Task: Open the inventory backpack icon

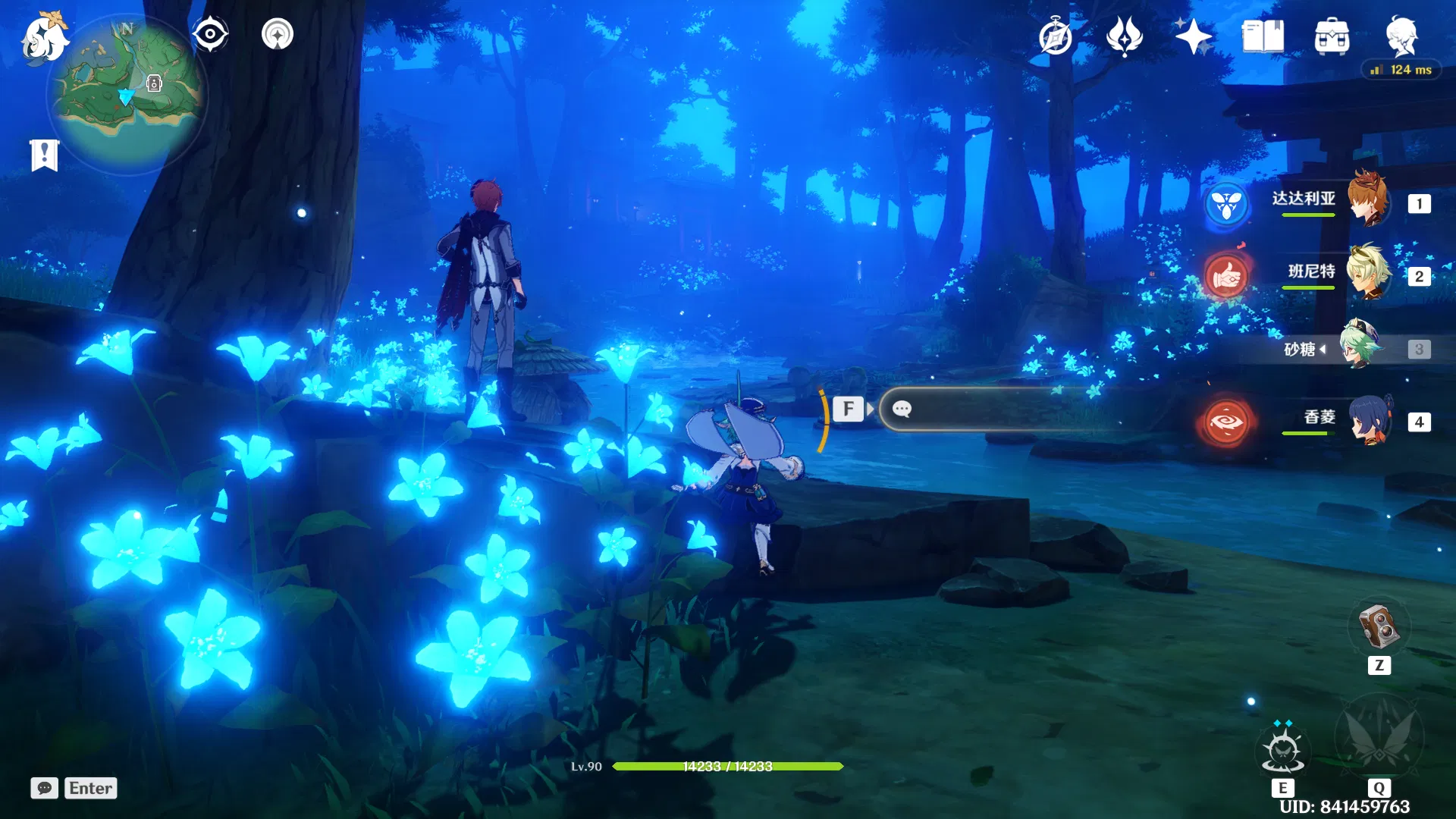Action: tap(1332, 37)
